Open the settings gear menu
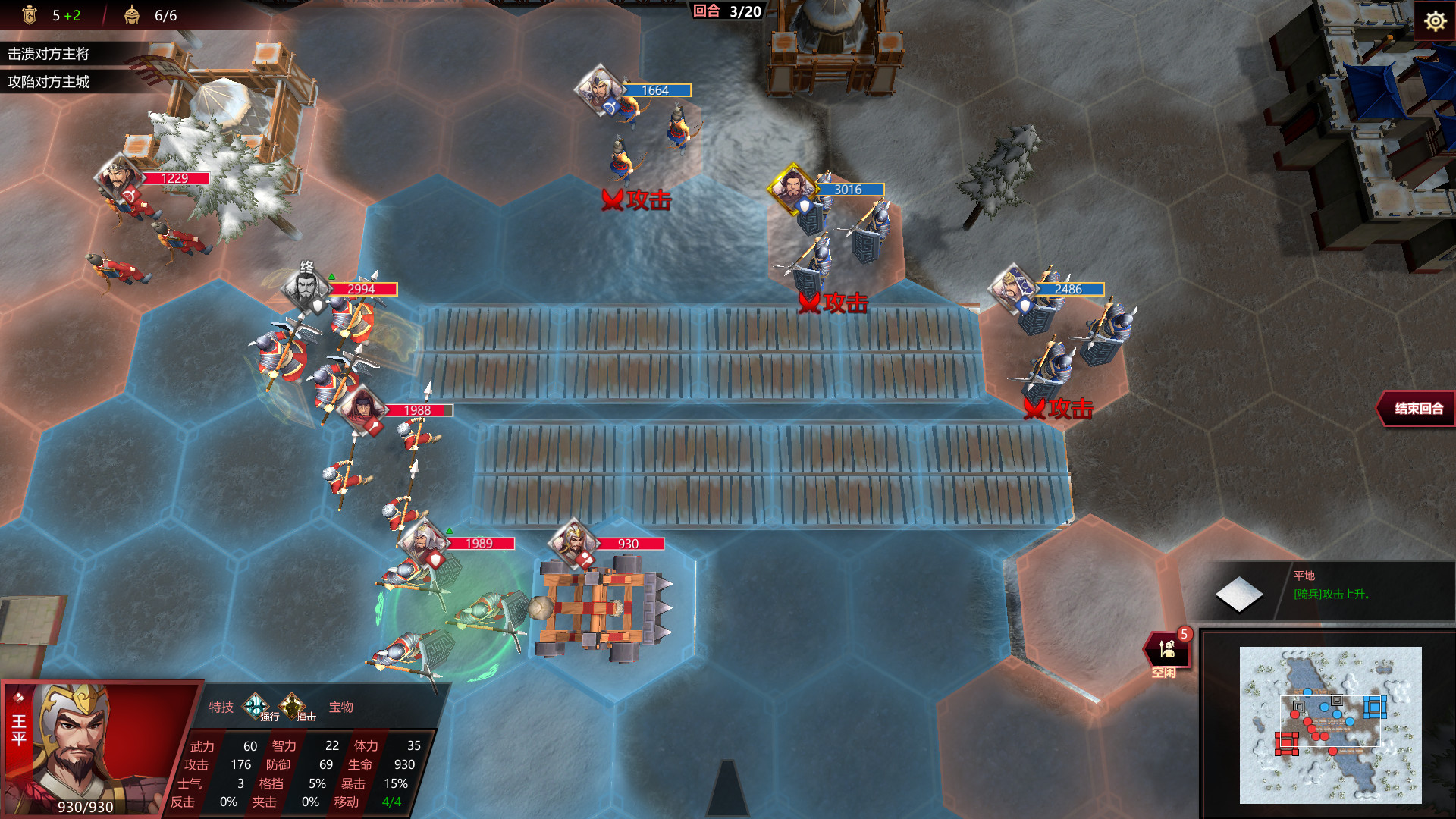 1434,20
